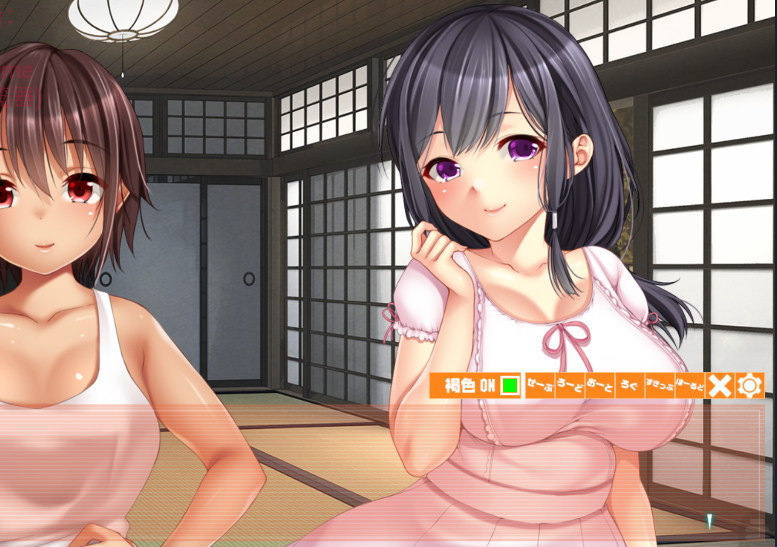Toggle the green 褐色 ON tan switch
The width and height of the screenshot is (777, 547).
(510, 385)
